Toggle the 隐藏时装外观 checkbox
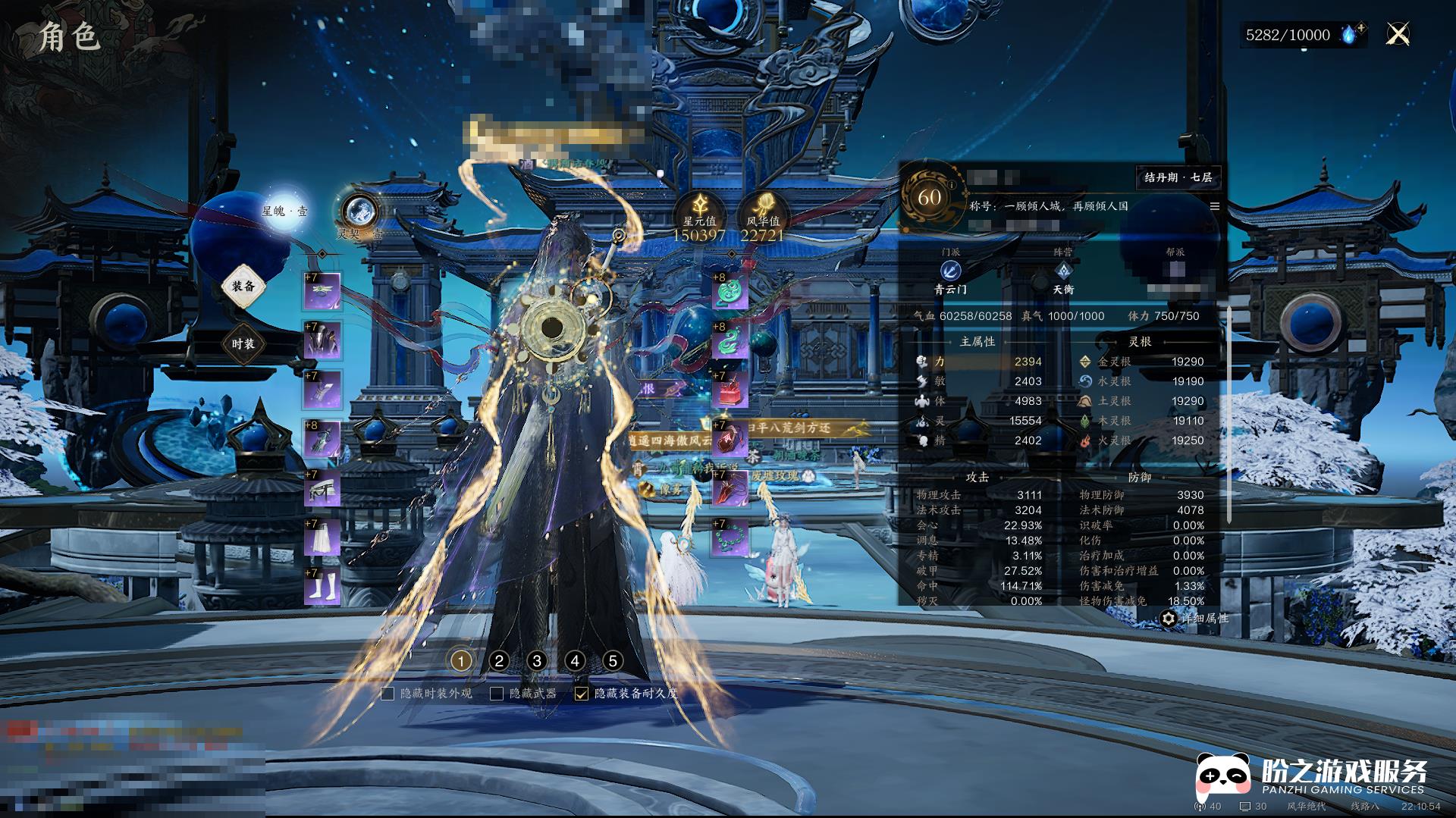1456x818 pixels. [x=388, y=694]
